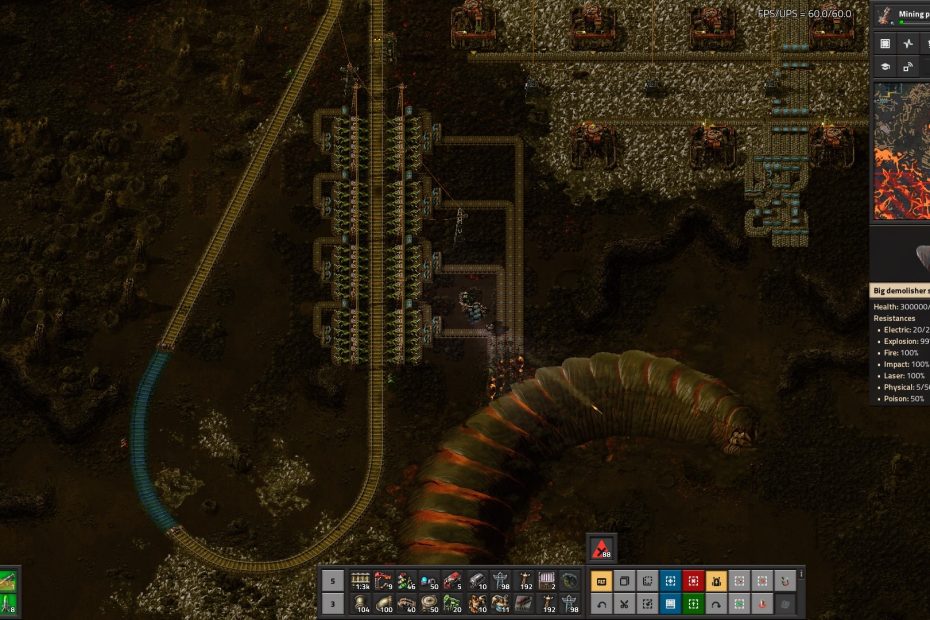Click the yellow blueprint library button

pos(601,580)
